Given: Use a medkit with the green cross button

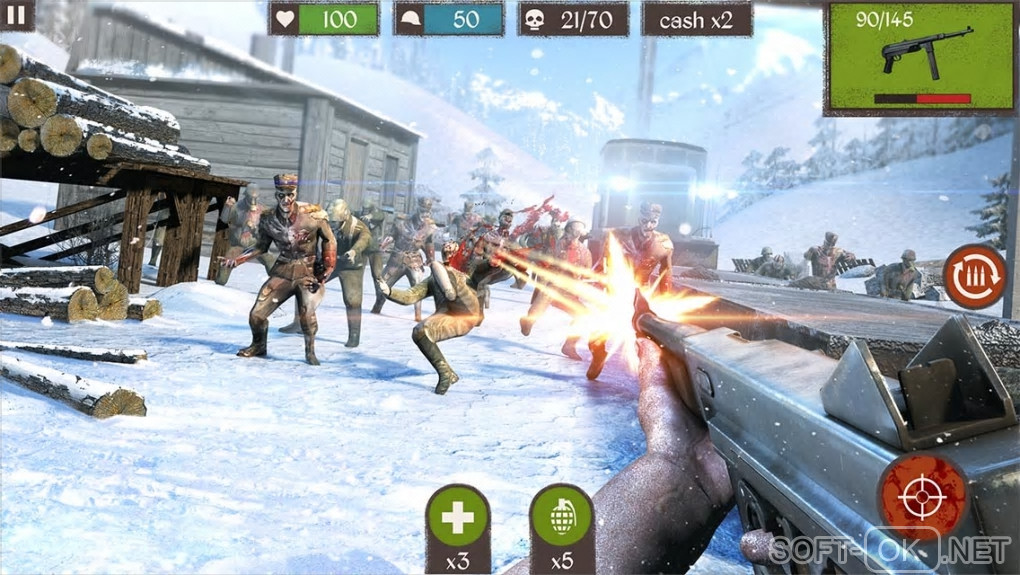Looking at the screenshot, I should [457, 517].
